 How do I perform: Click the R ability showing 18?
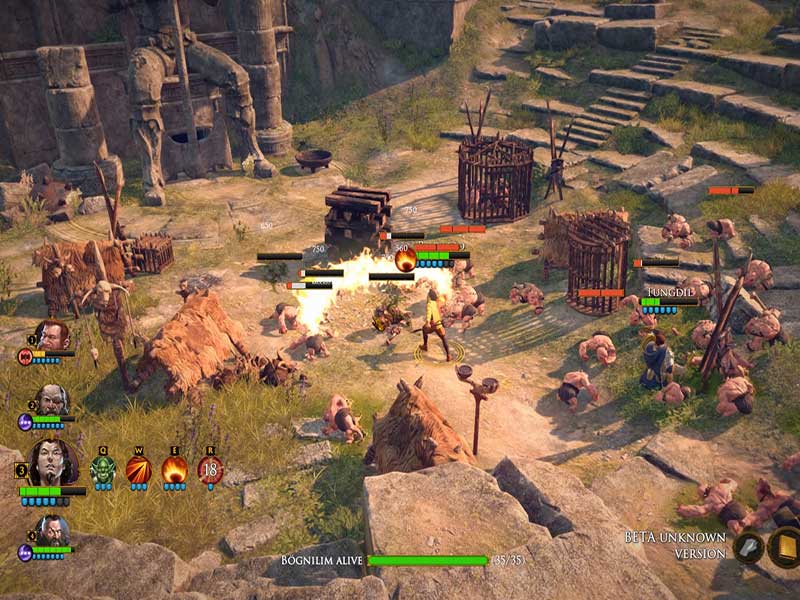[x=210, y=469]
